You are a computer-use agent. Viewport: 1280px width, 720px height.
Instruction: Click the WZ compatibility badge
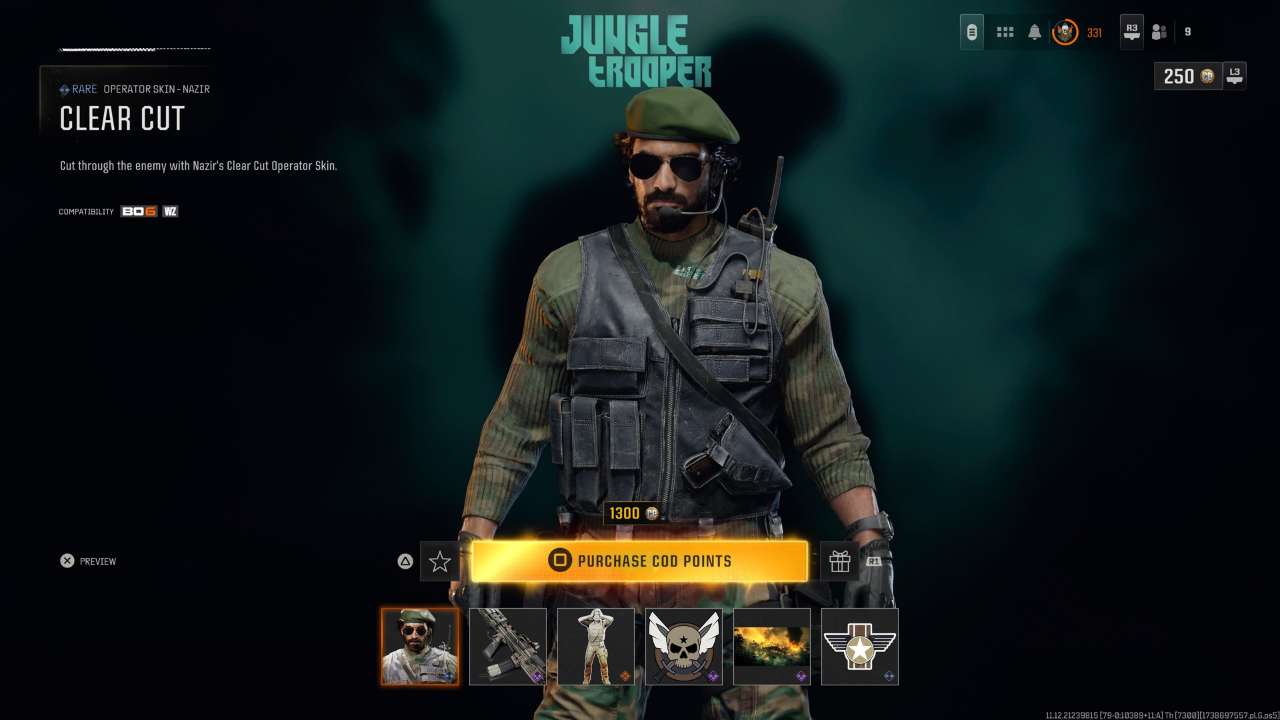[168, 211]
